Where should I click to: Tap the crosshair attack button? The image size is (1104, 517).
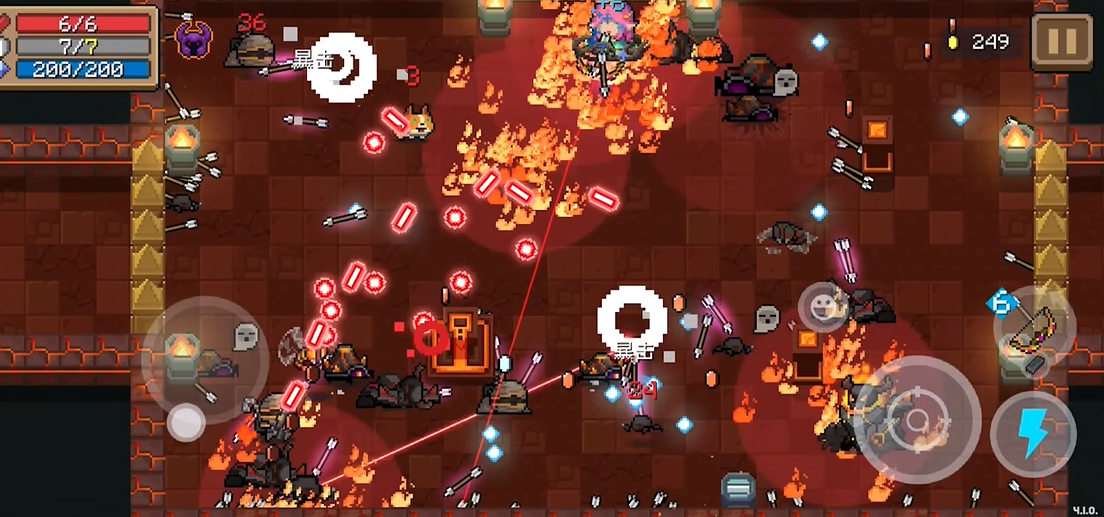(917, 421)
